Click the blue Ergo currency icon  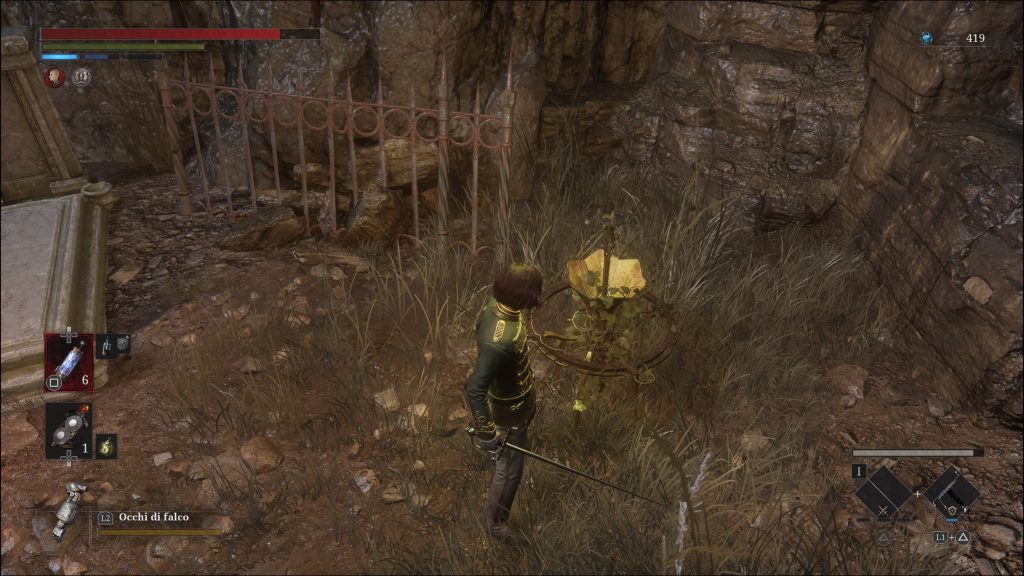[x=926, y=38]
